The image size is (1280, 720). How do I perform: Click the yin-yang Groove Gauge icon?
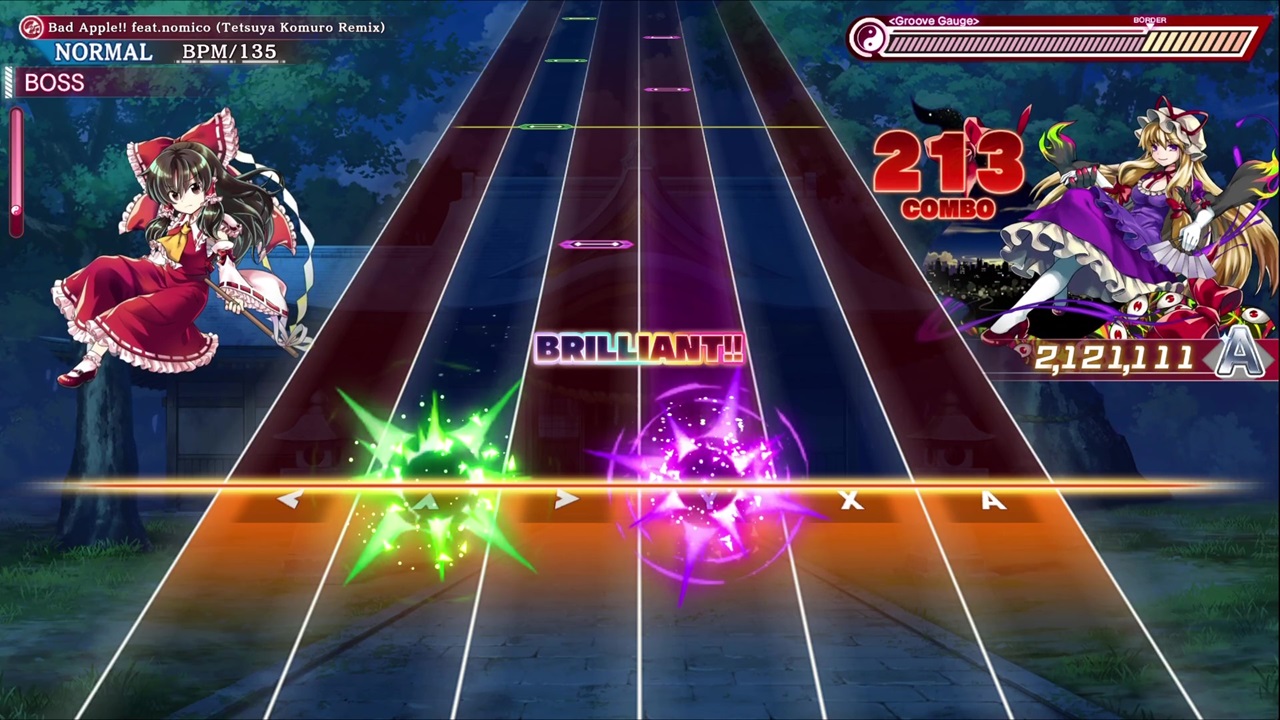point(869,40)
